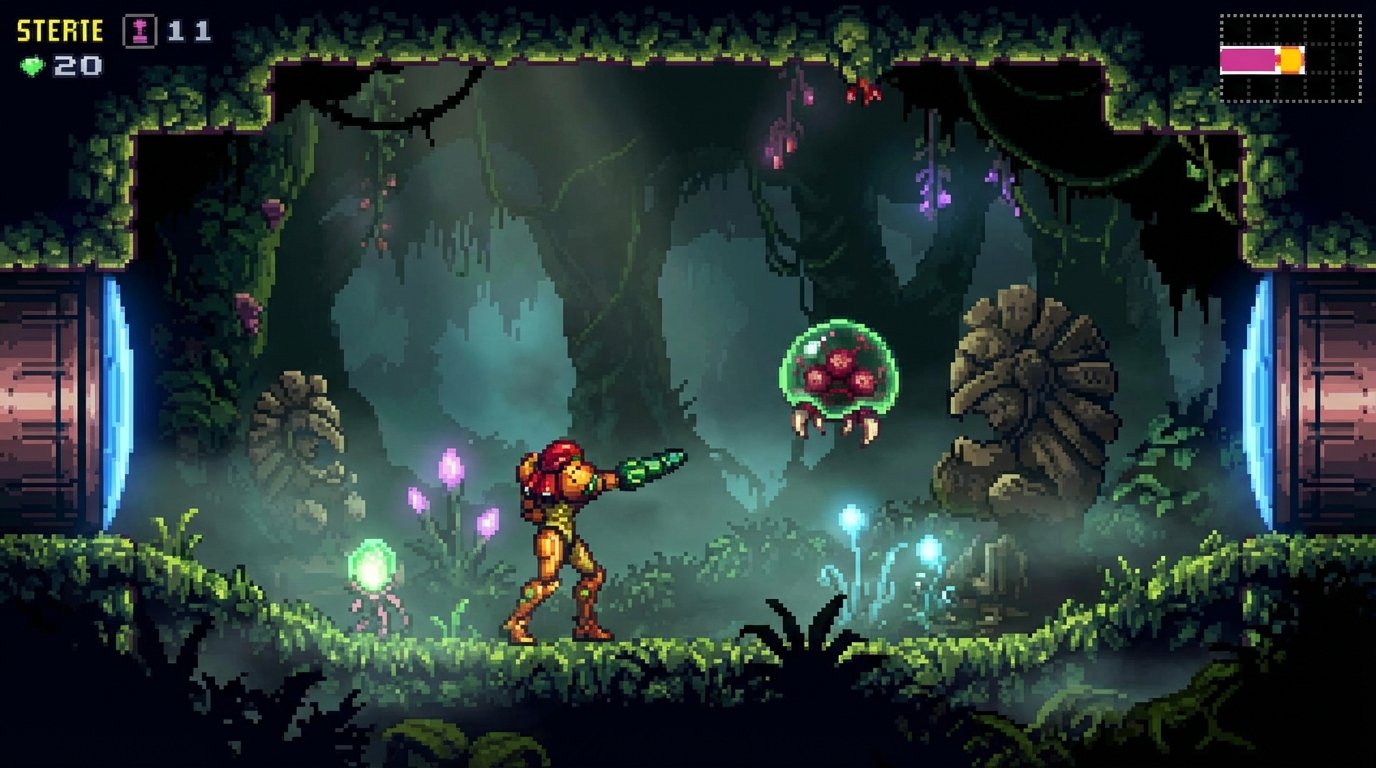Target the floating Metroid creature
The width and height of the screenshot is (1376, 768).
click(x=840, y=370)
